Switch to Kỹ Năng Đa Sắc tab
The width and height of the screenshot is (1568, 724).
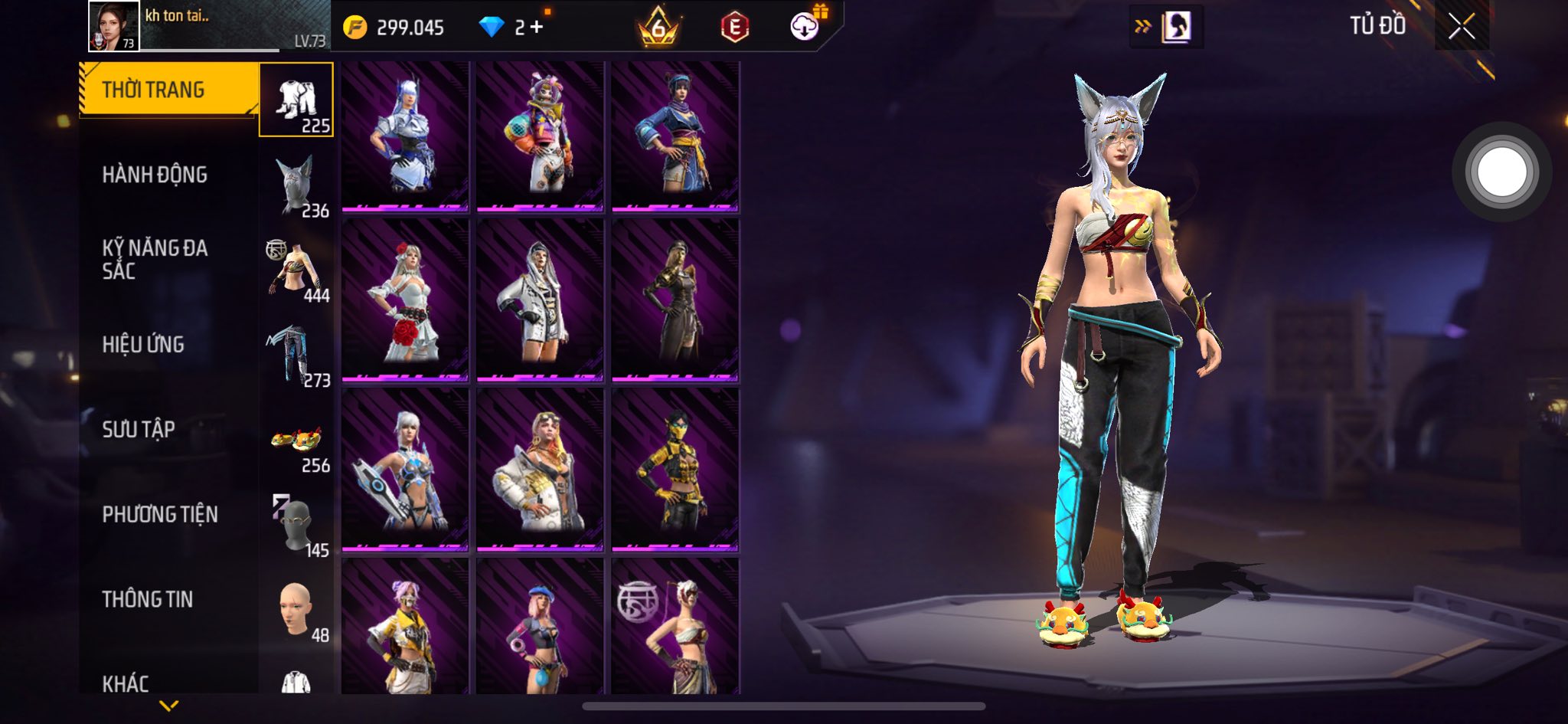click(155, 259)
